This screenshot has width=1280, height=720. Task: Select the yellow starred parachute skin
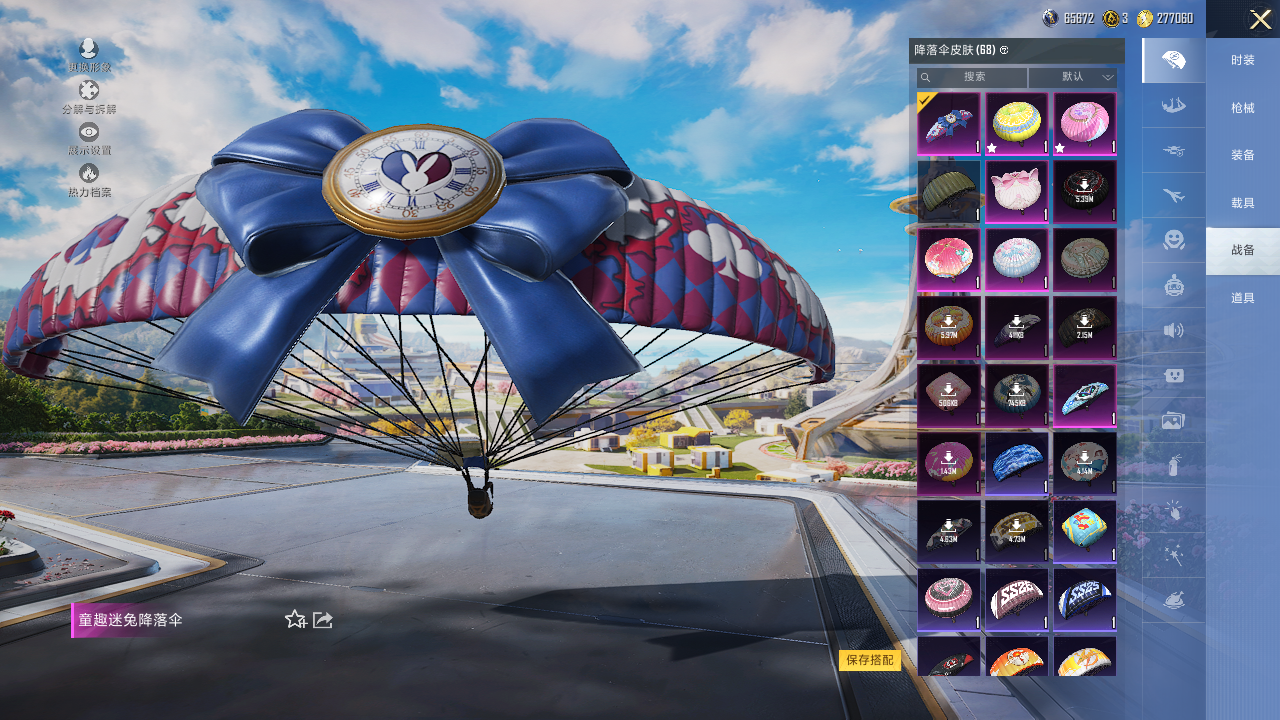coord(1016,123)
